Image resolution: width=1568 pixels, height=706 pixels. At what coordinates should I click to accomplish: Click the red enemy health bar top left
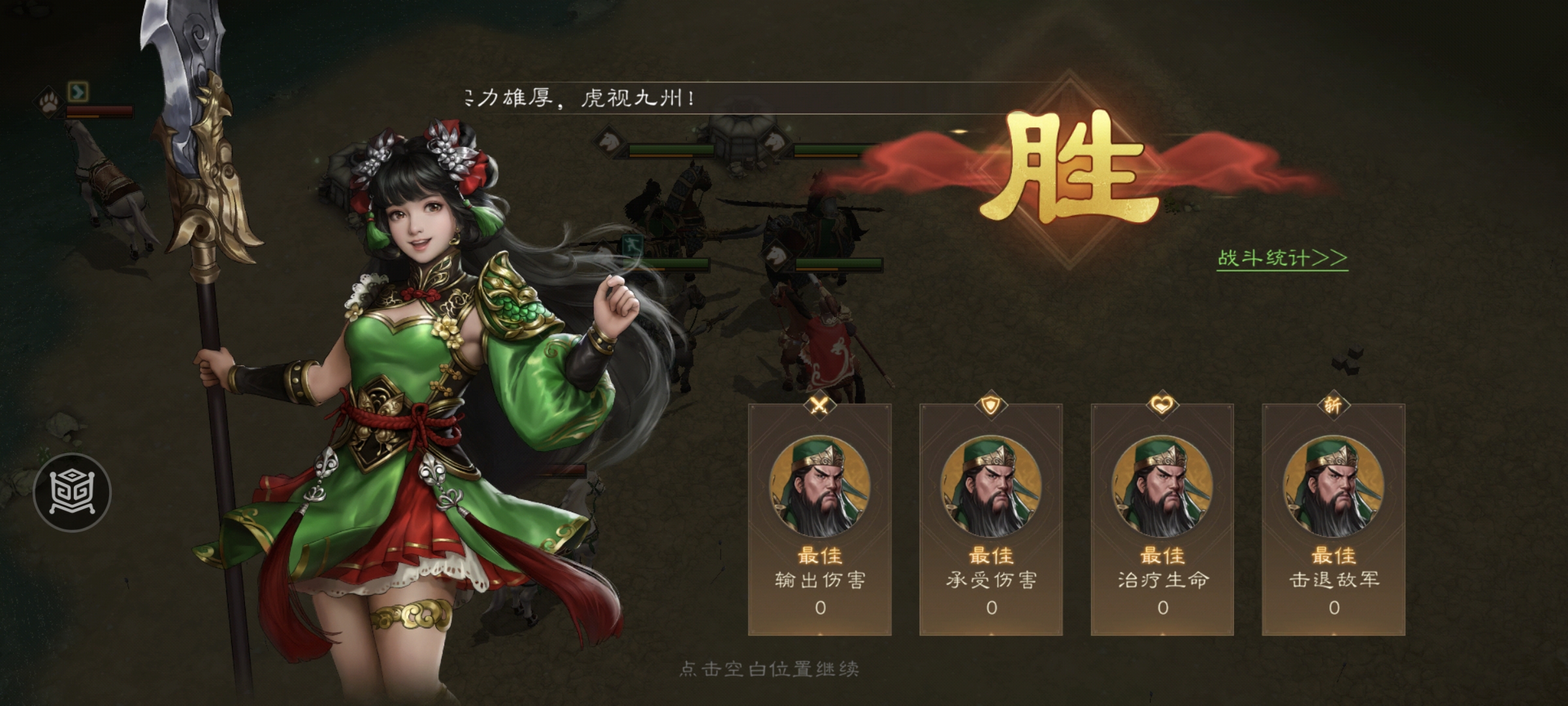(98, 111)
